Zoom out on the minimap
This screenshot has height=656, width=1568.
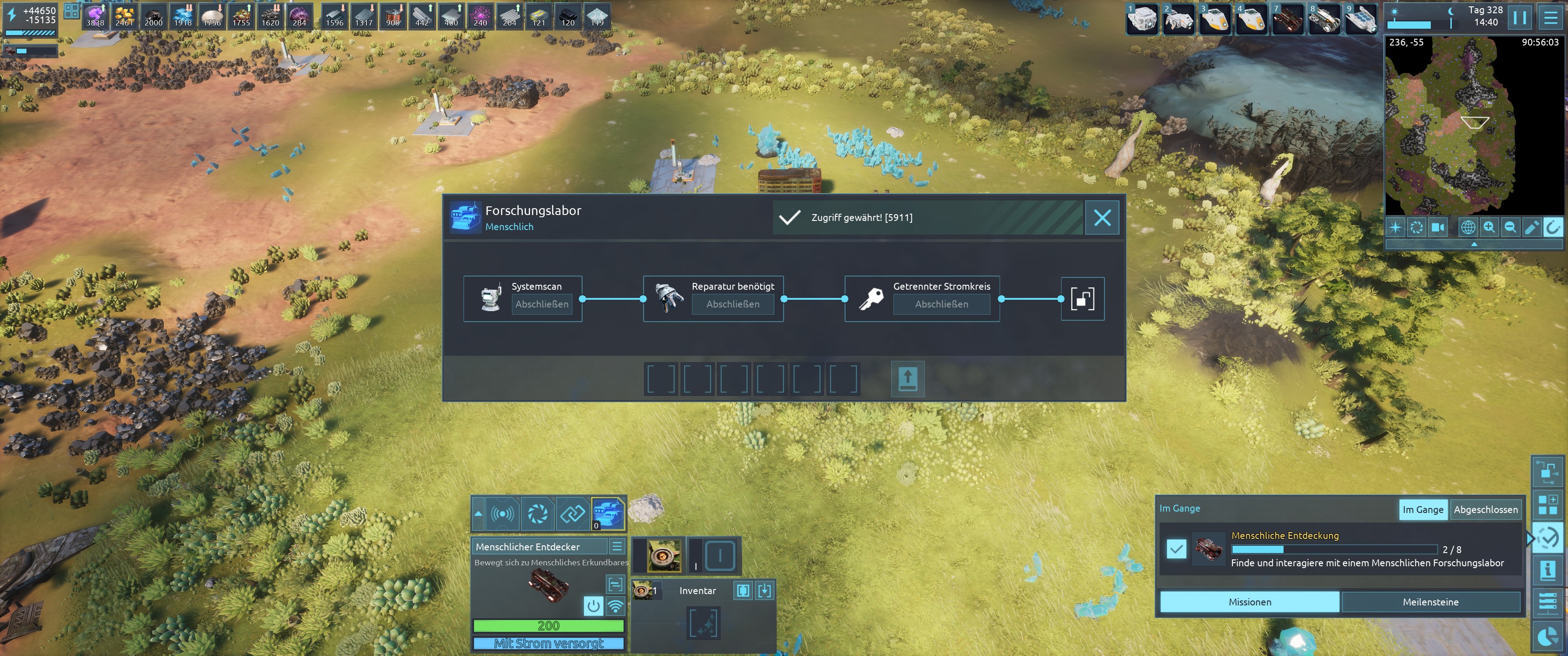point(1510,228)
